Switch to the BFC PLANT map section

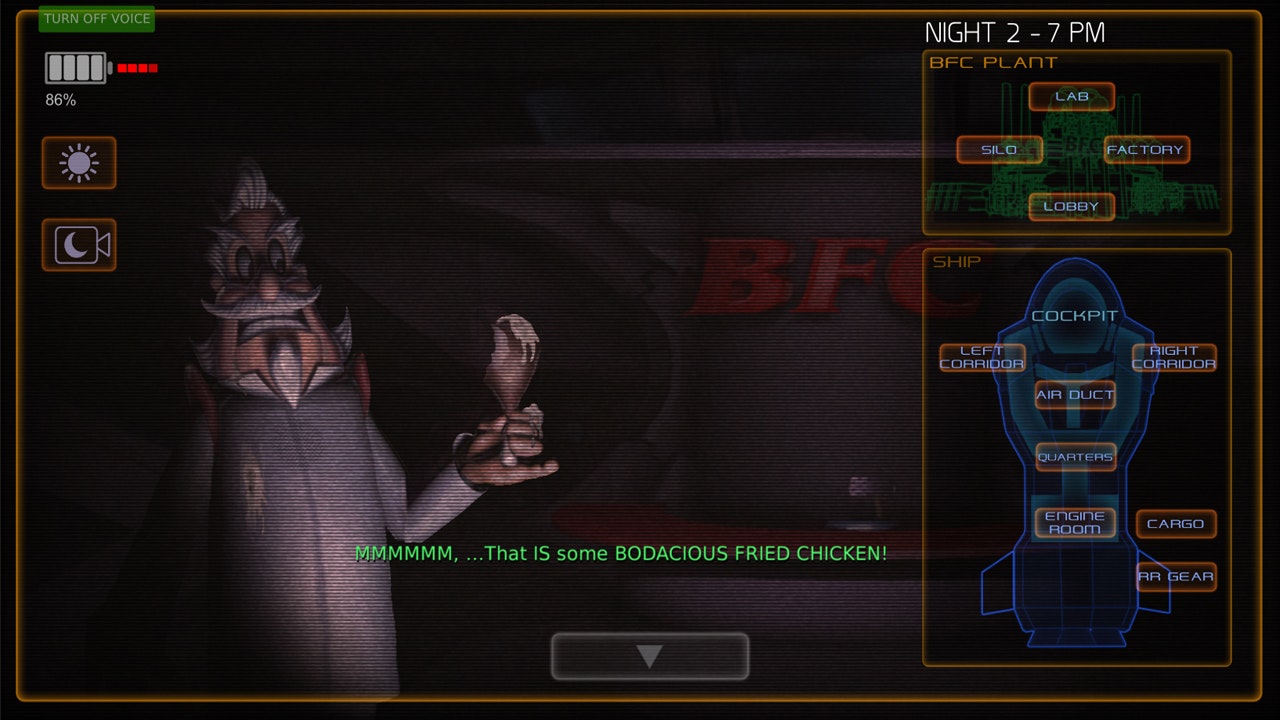[993, 62]
